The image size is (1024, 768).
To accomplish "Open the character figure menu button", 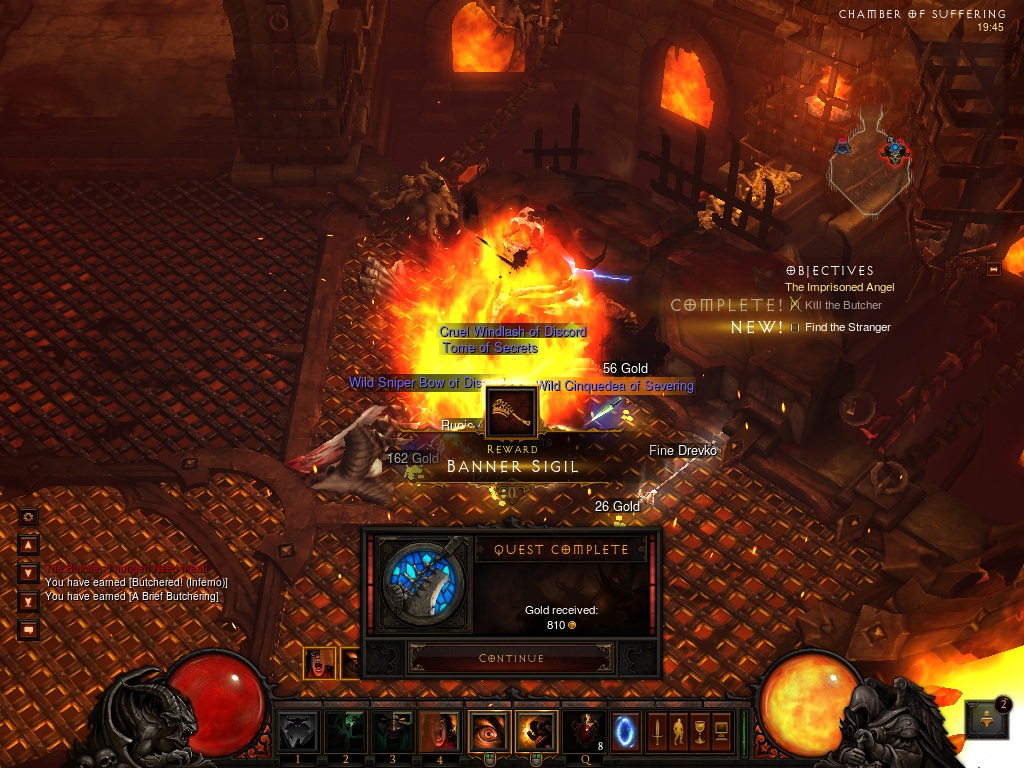I will click(679, 732).
